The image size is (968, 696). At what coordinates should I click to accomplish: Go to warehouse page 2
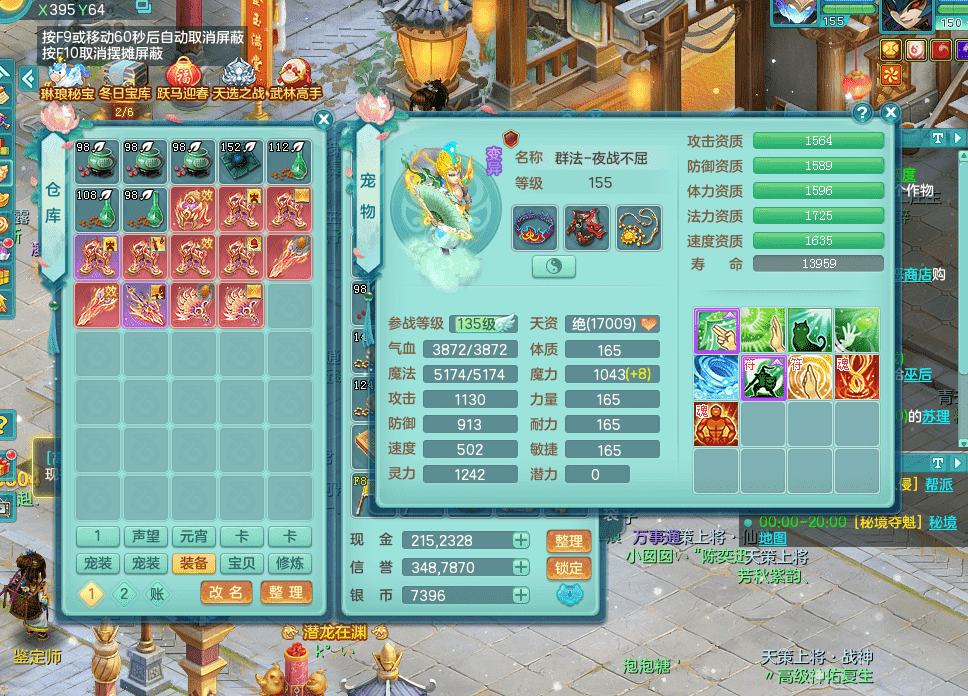[124, 593]
